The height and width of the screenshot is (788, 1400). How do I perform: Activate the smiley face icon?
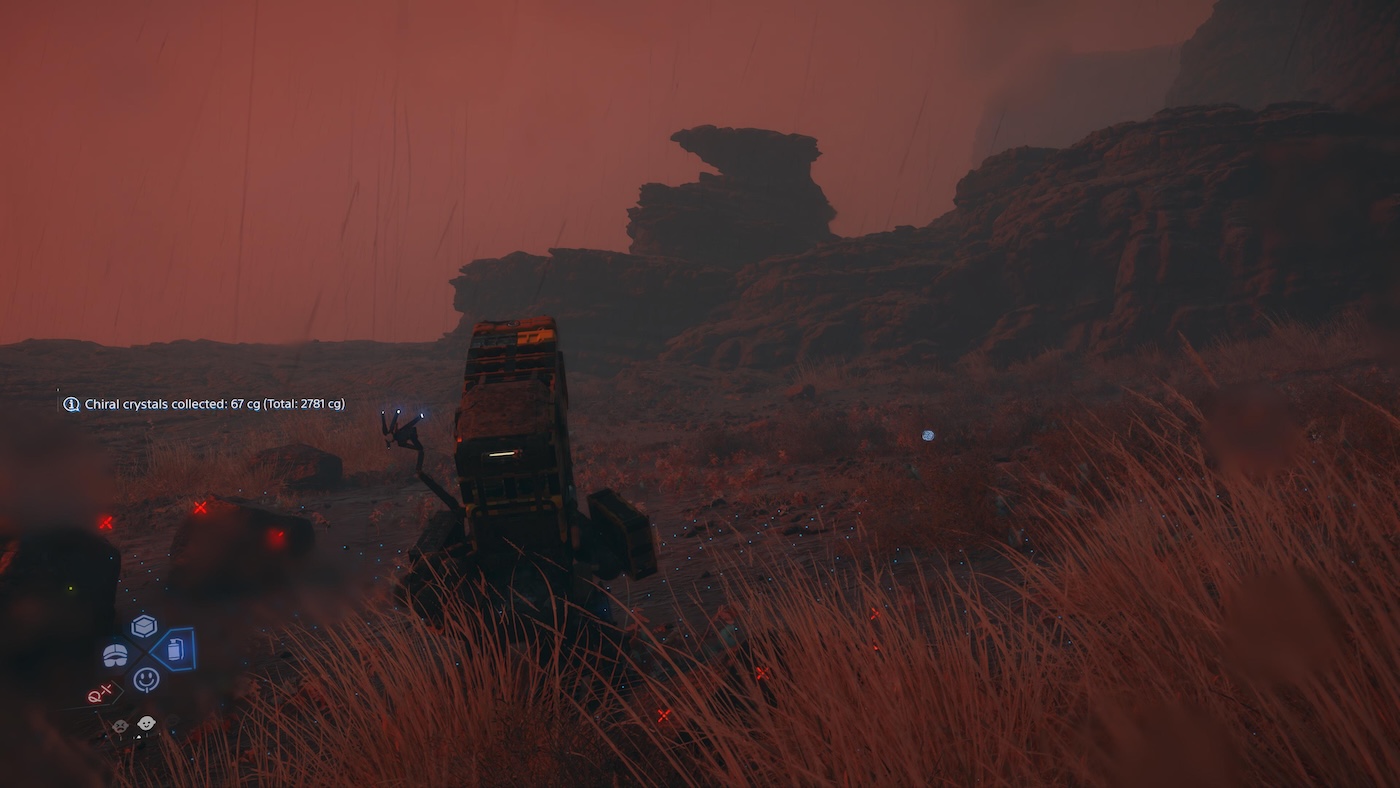click(146, 680)
